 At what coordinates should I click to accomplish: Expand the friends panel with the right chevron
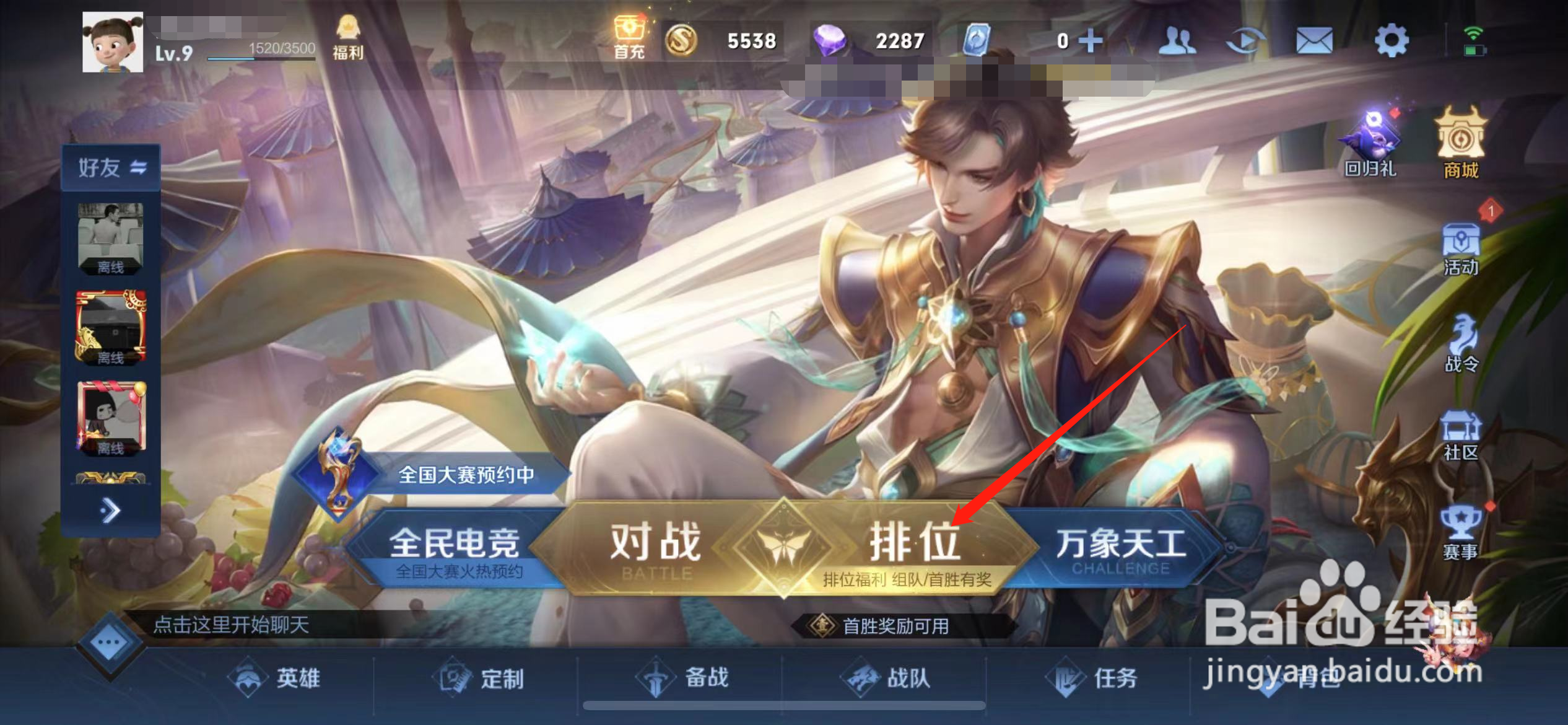[111, 509]
